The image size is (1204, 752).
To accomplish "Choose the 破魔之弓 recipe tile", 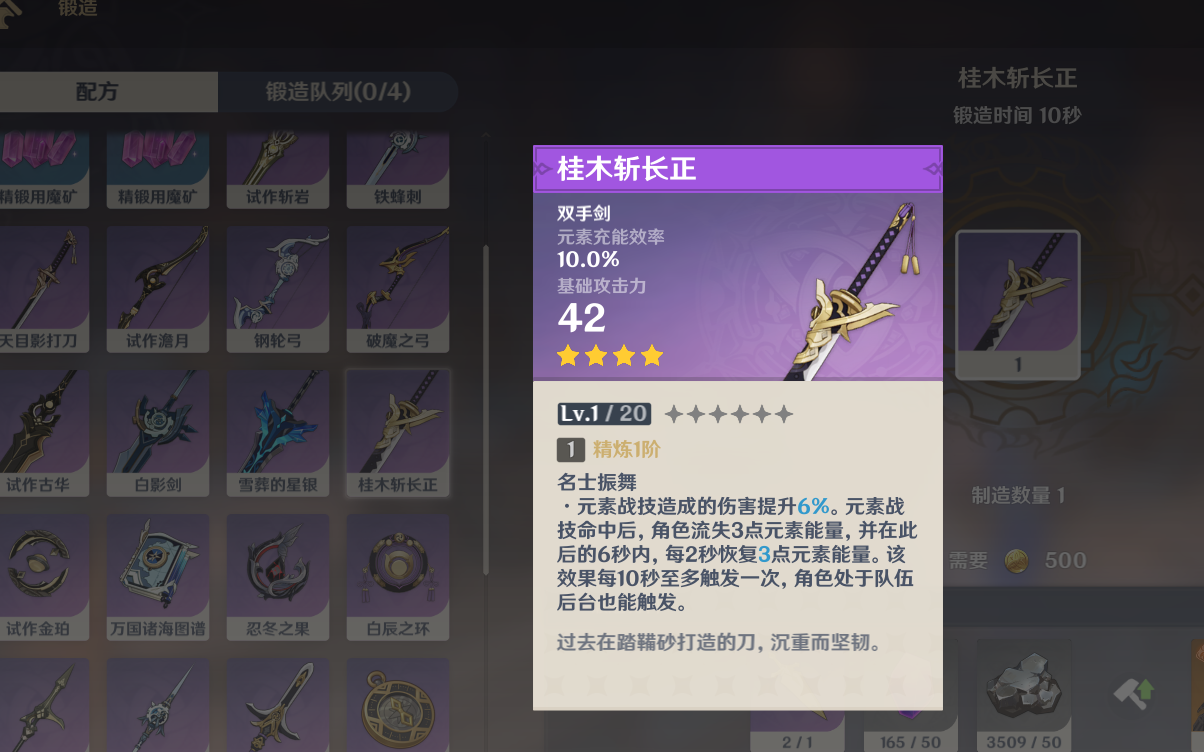I will click(397, 288).
